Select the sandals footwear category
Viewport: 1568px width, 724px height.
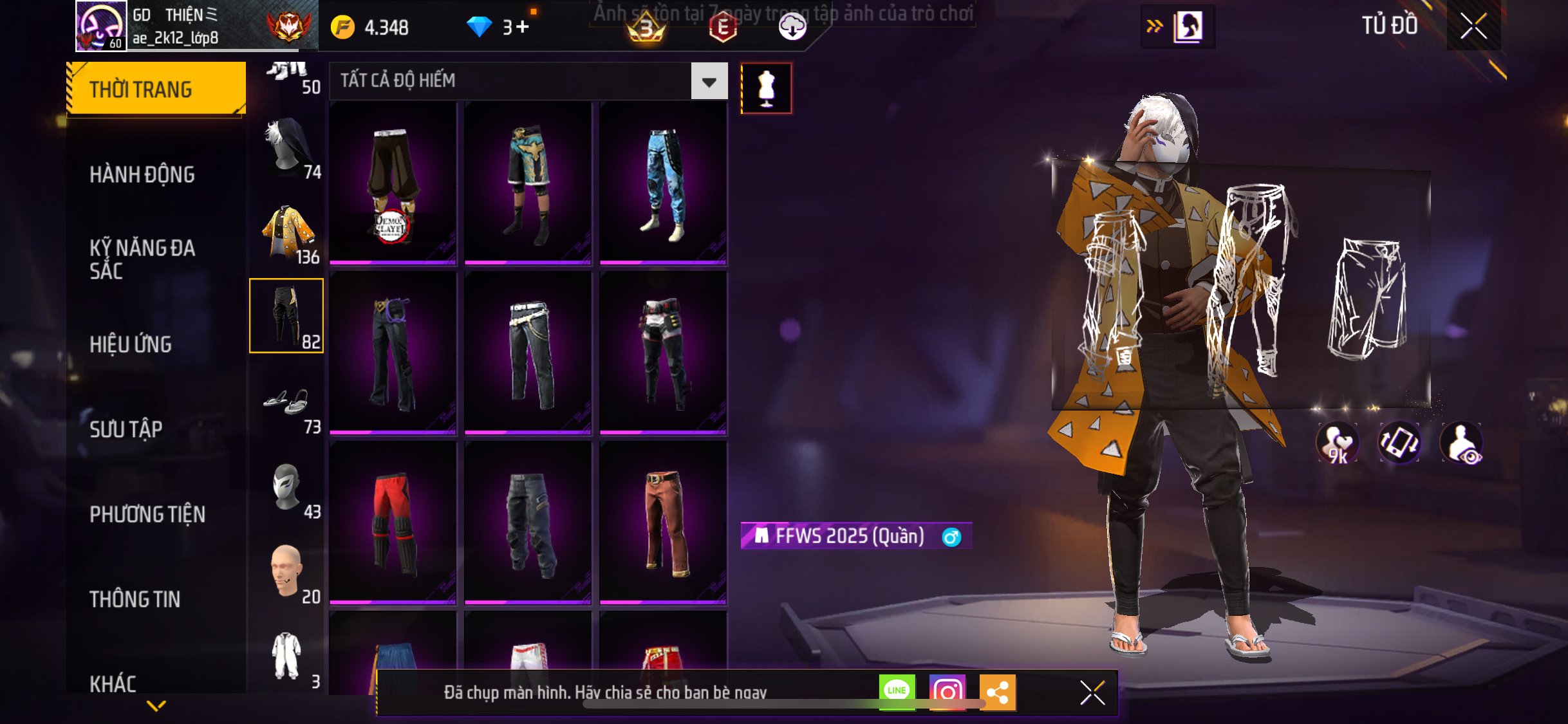(x=287, y=404)
